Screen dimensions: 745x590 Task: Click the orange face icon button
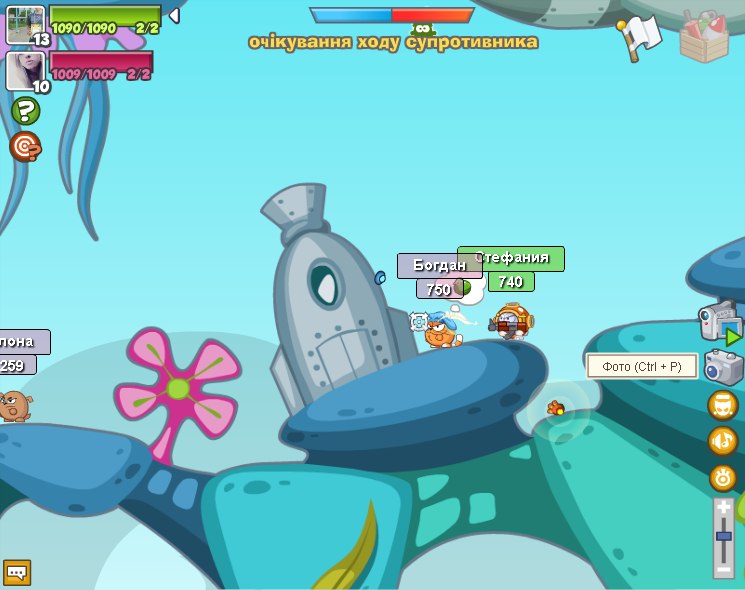(x=722, y=405)
